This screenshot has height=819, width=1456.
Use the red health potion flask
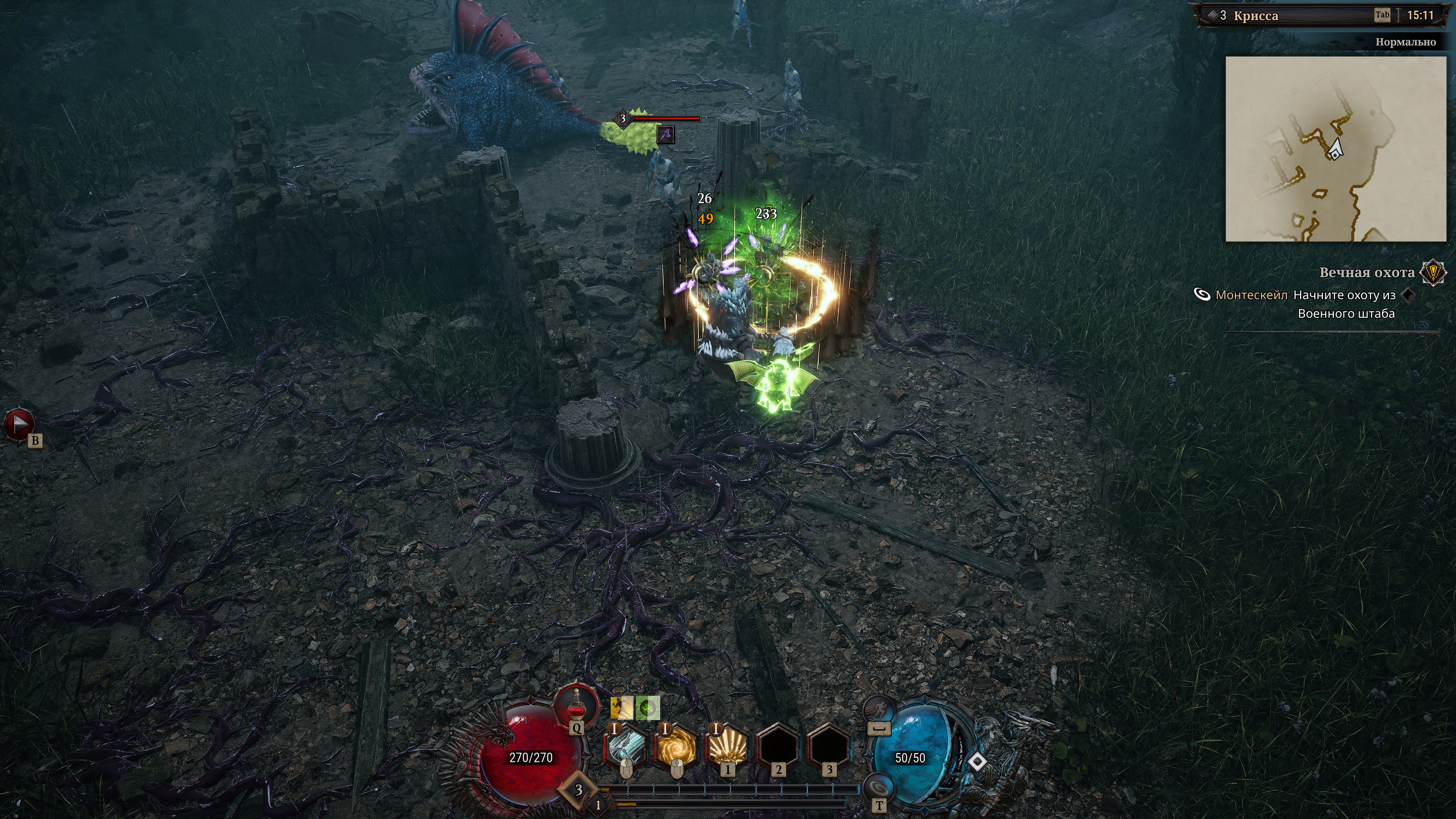click(x=576, y=706)
